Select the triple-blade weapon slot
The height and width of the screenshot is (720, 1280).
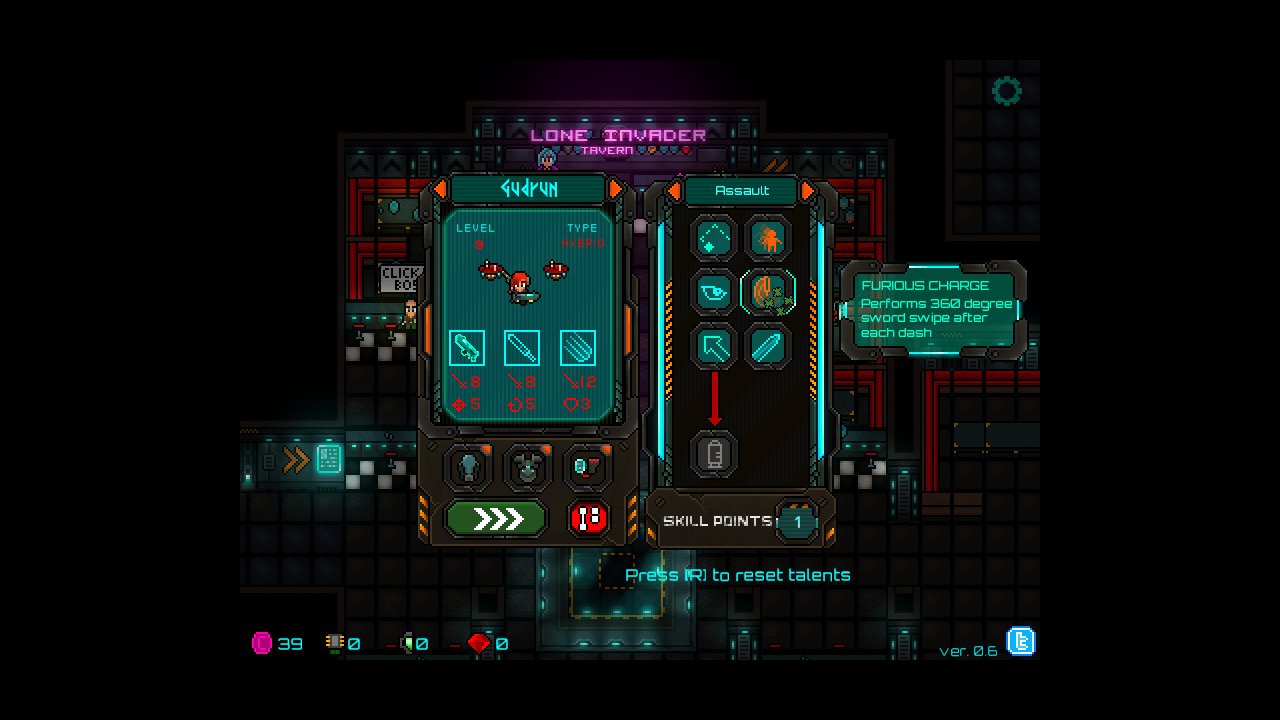click(x=577, y=347)
